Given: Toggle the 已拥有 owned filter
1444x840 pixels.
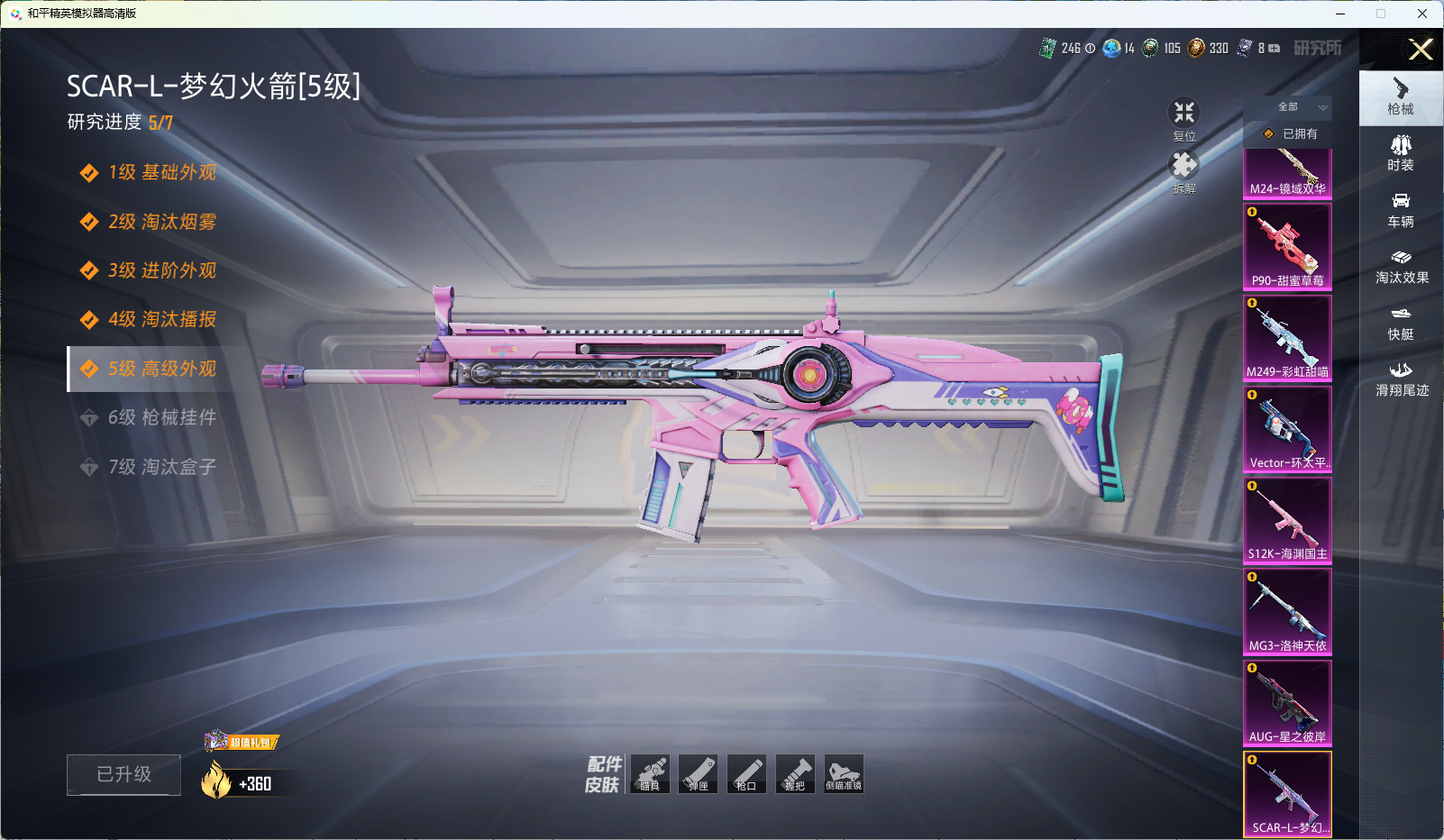Looking at the screenshot, I should [x=1291, y=133].
